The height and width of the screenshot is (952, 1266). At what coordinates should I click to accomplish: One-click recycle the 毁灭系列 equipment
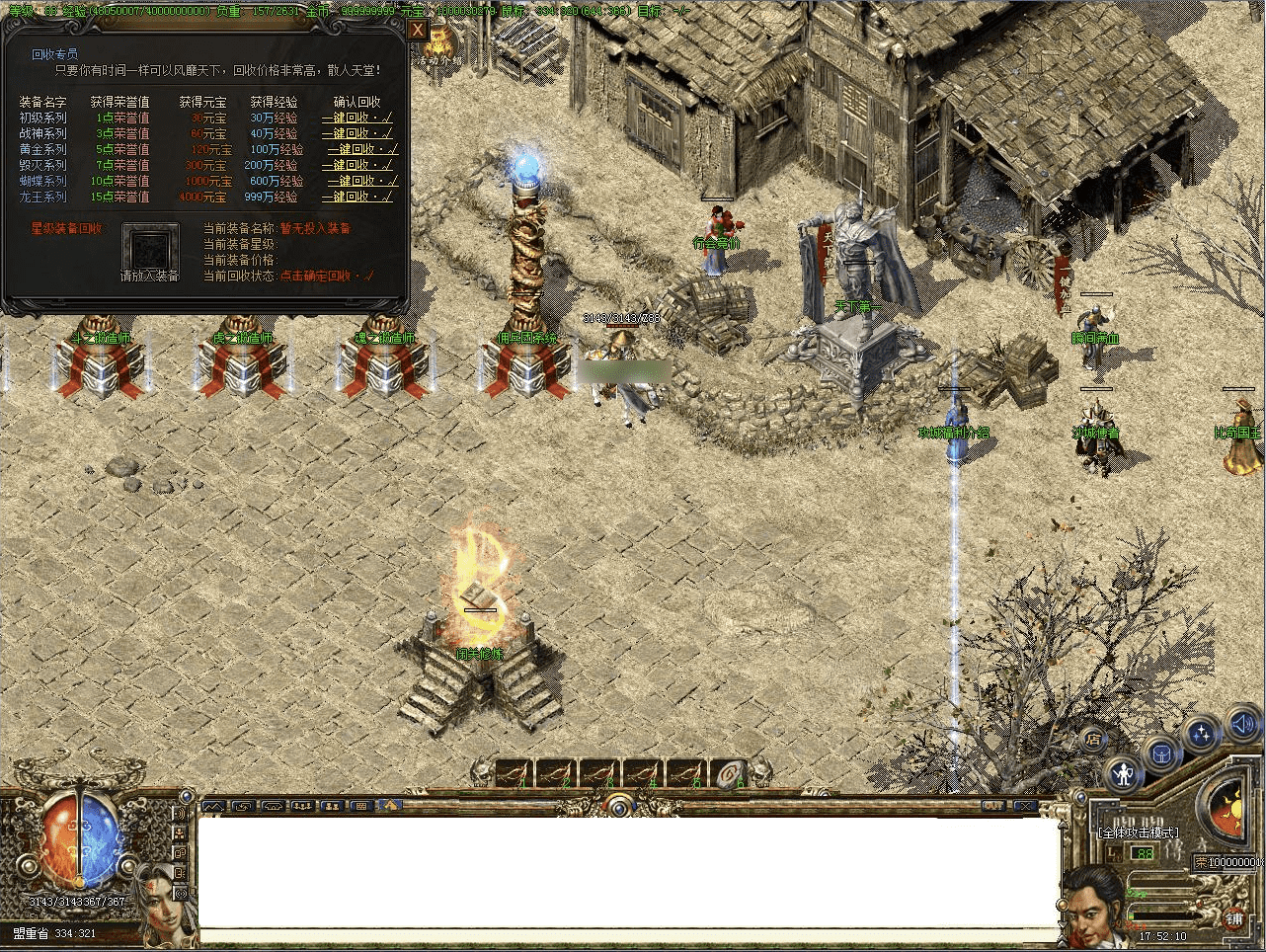[360, 165]
